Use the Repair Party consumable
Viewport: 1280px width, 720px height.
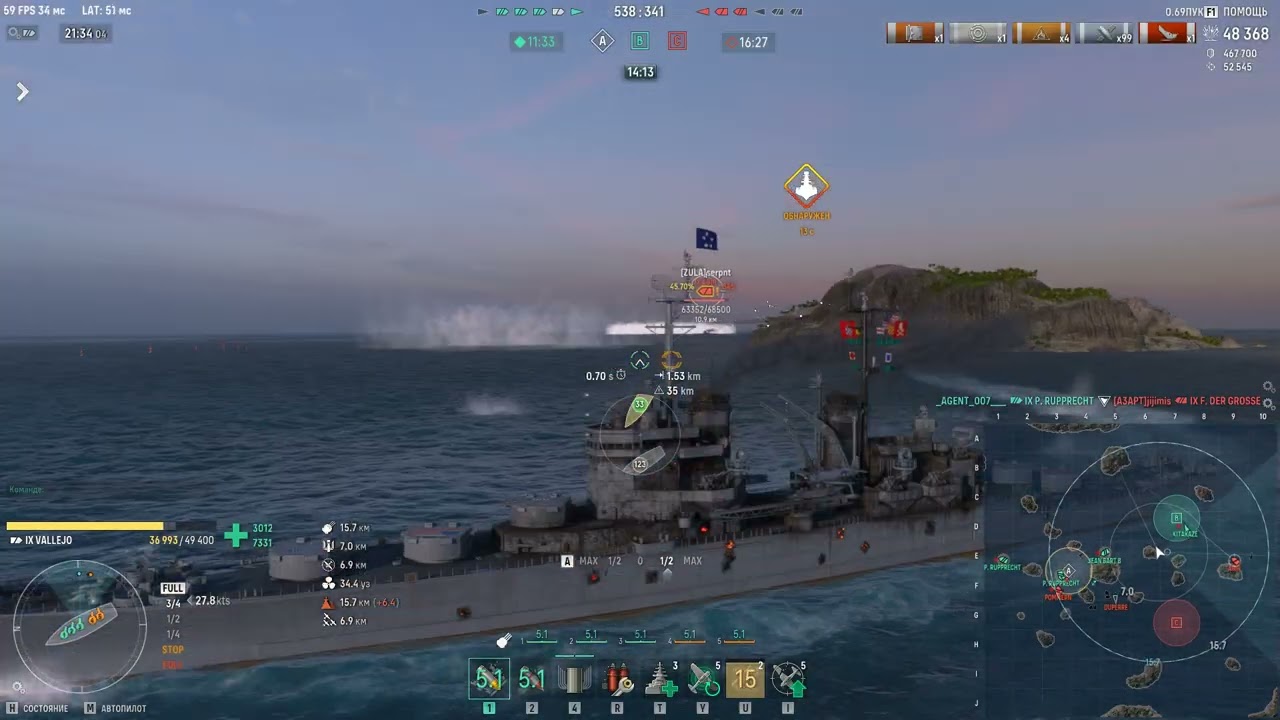tap(661, 679)
